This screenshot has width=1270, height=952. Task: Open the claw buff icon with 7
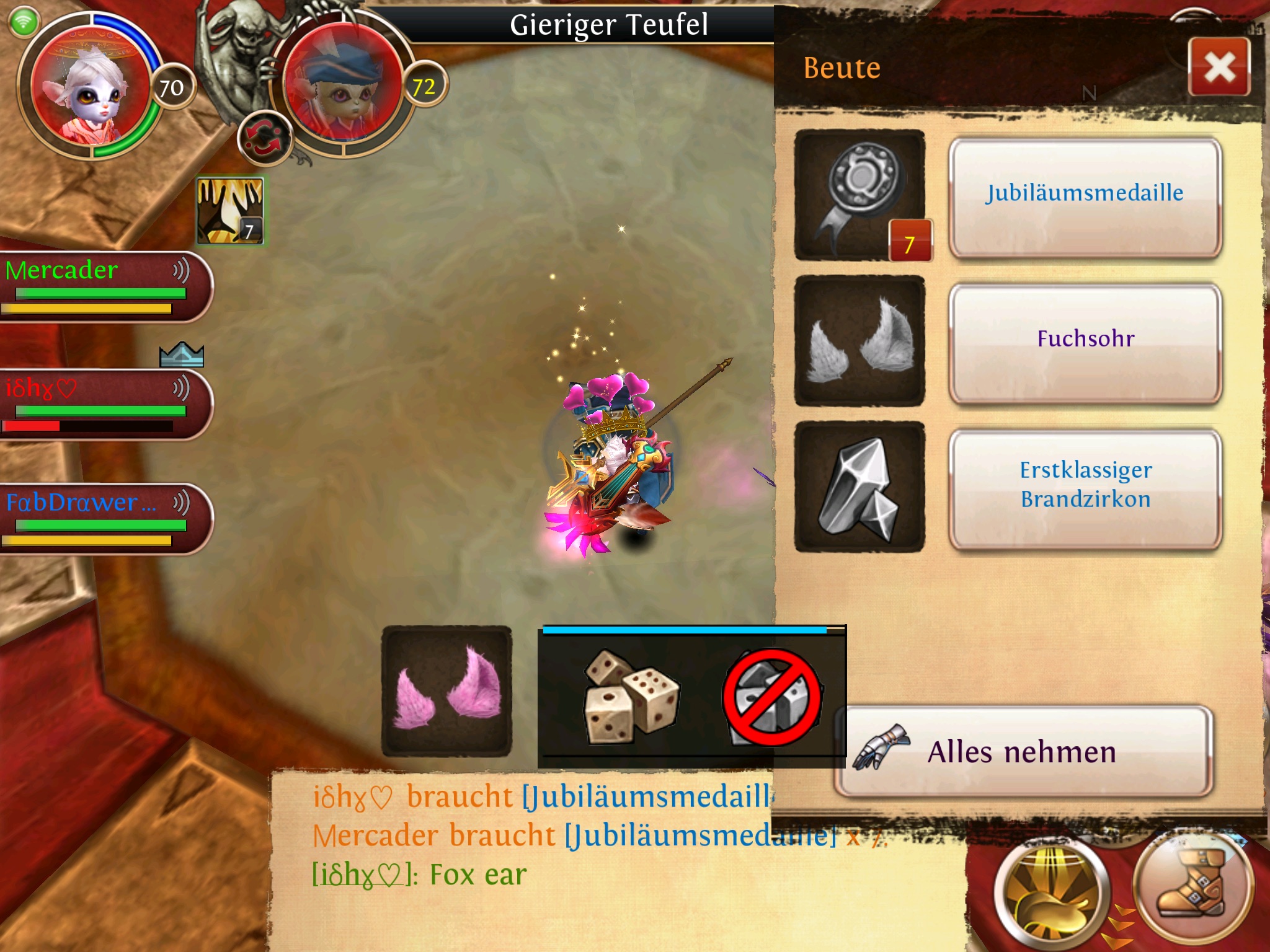[230, 211]
